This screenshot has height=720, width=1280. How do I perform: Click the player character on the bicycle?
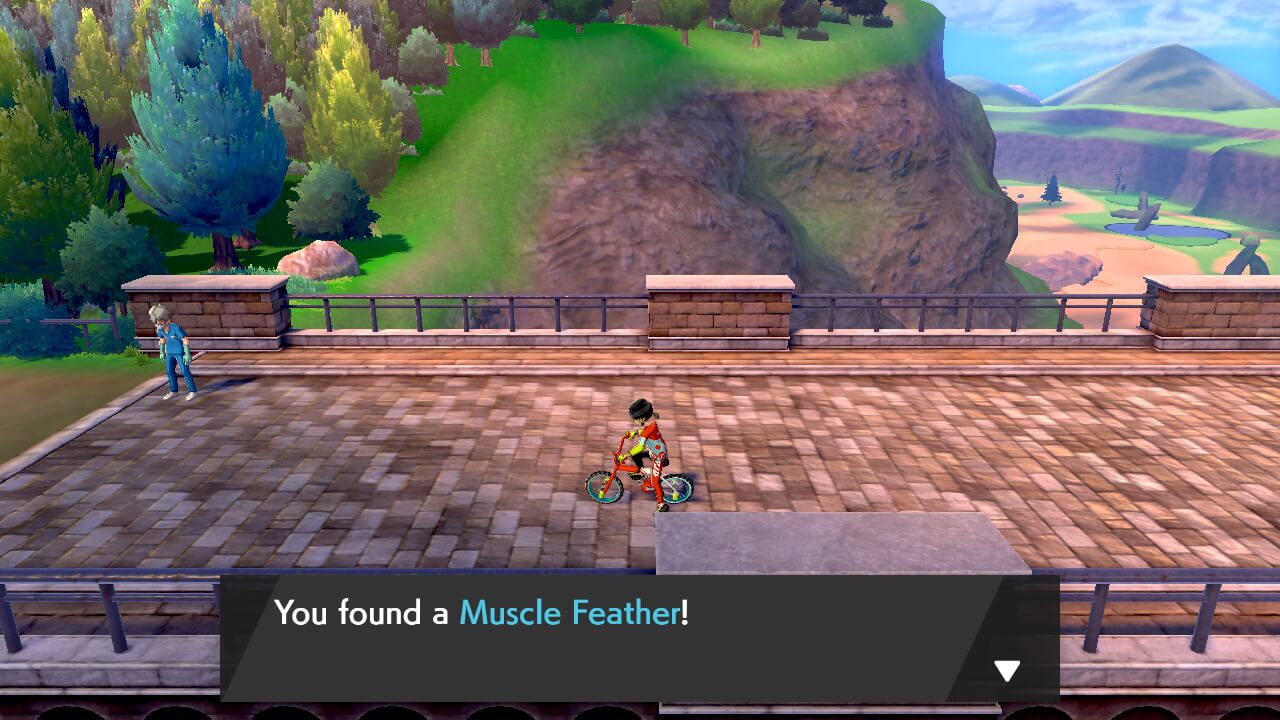click(646, 440)
